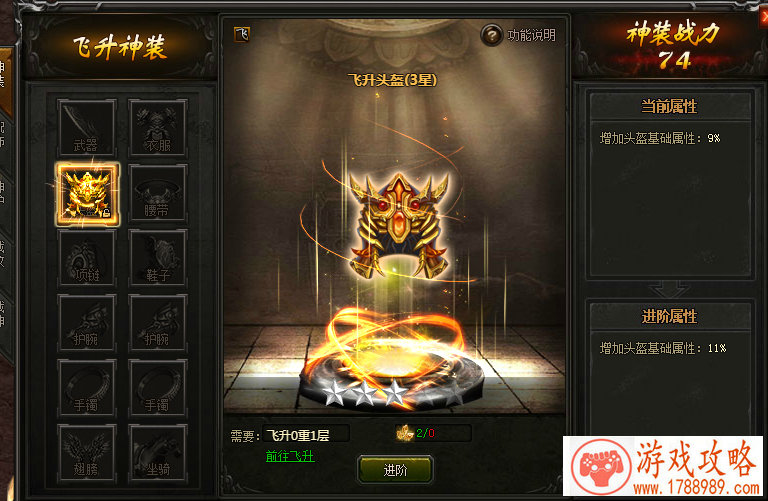The height and width of the screenshot is (501, 768).
Task: Open the 功能说明 help info
Action: (518, 36)
